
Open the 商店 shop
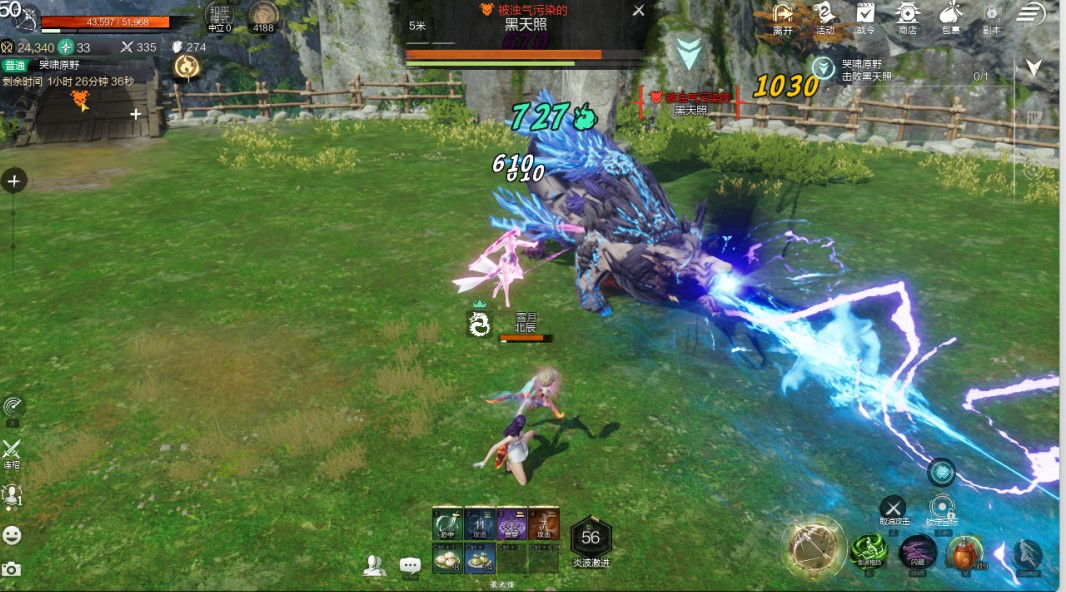pos(907,15)
